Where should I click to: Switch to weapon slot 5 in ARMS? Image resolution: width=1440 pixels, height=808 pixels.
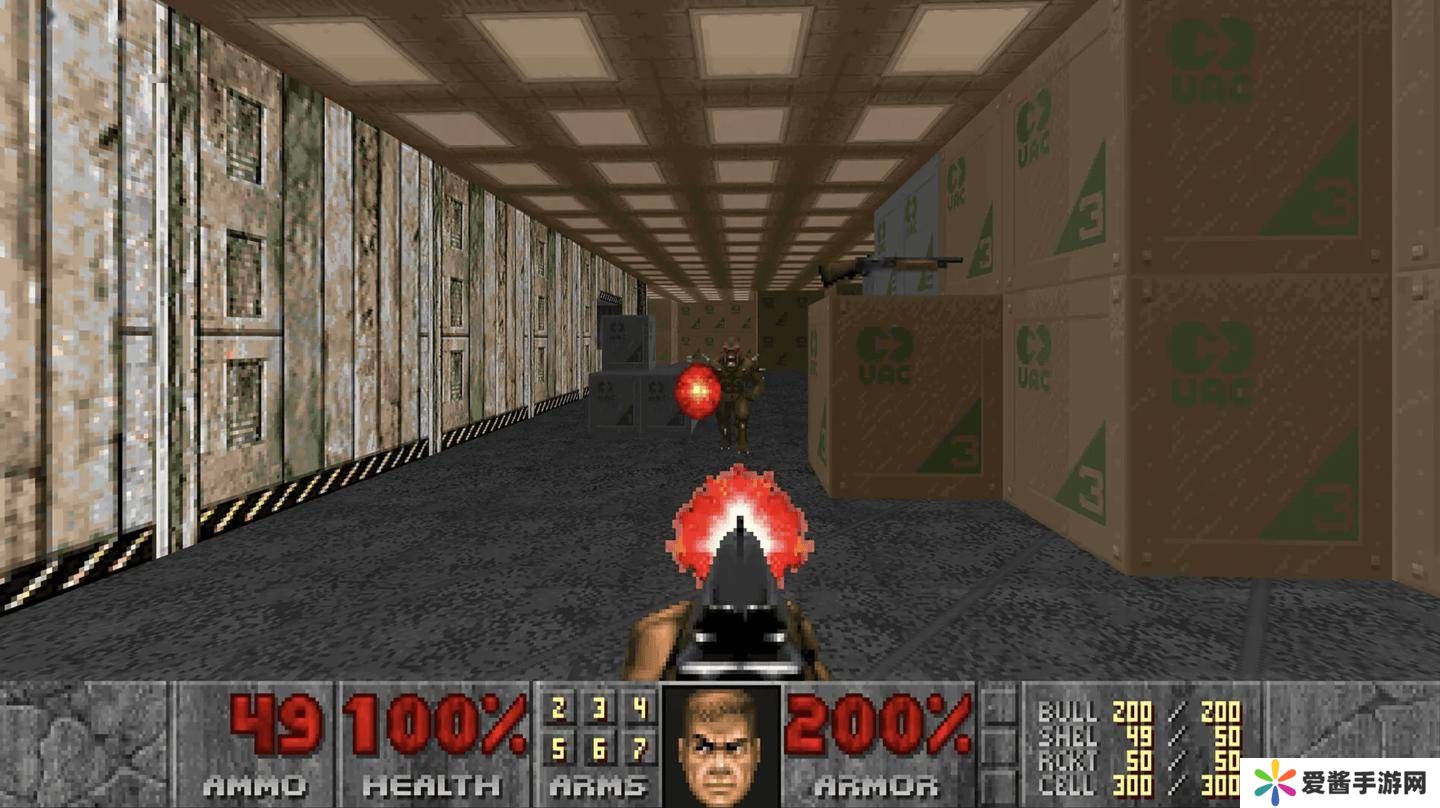tap(559, 748)
